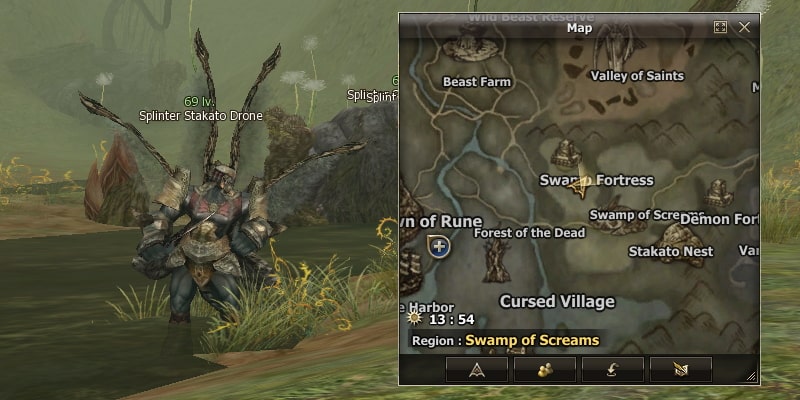Image resolution: width=800 pixels, height=400 pixels.
Task: Select Cursed Village on the map
Action: (557, 301)
